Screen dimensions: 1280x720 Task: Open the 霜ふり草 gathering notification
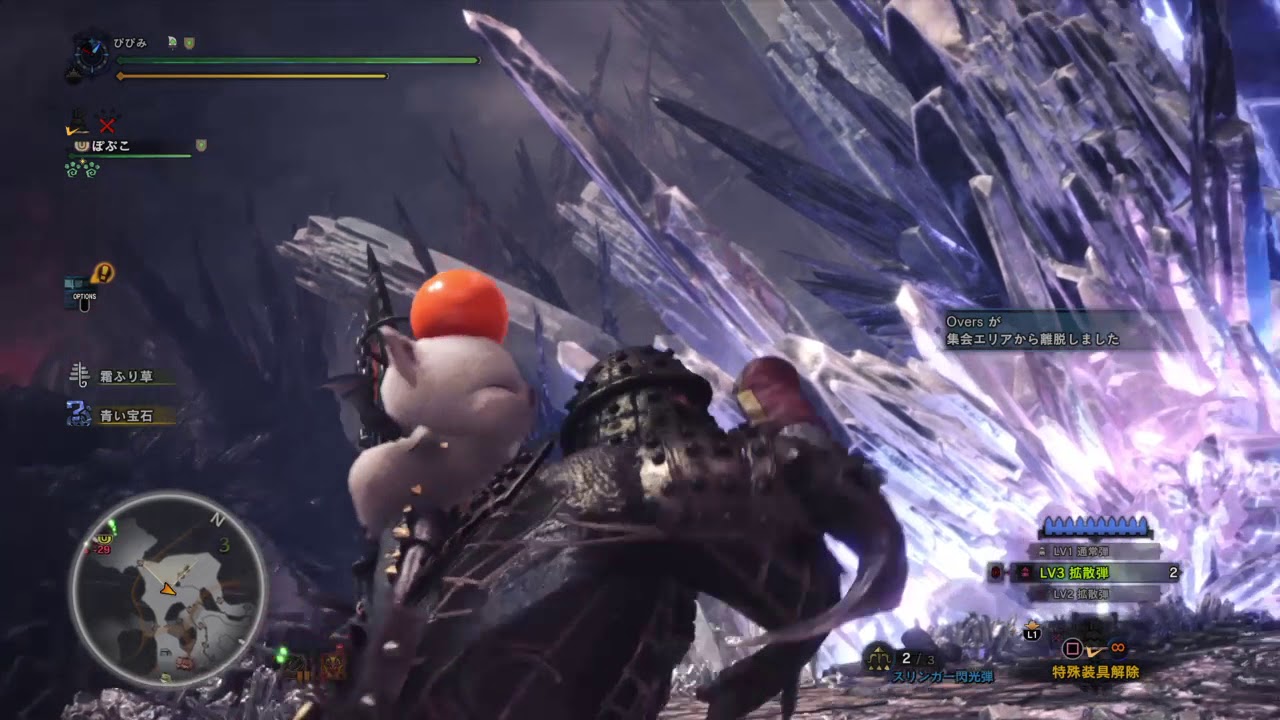coord(124,377)
